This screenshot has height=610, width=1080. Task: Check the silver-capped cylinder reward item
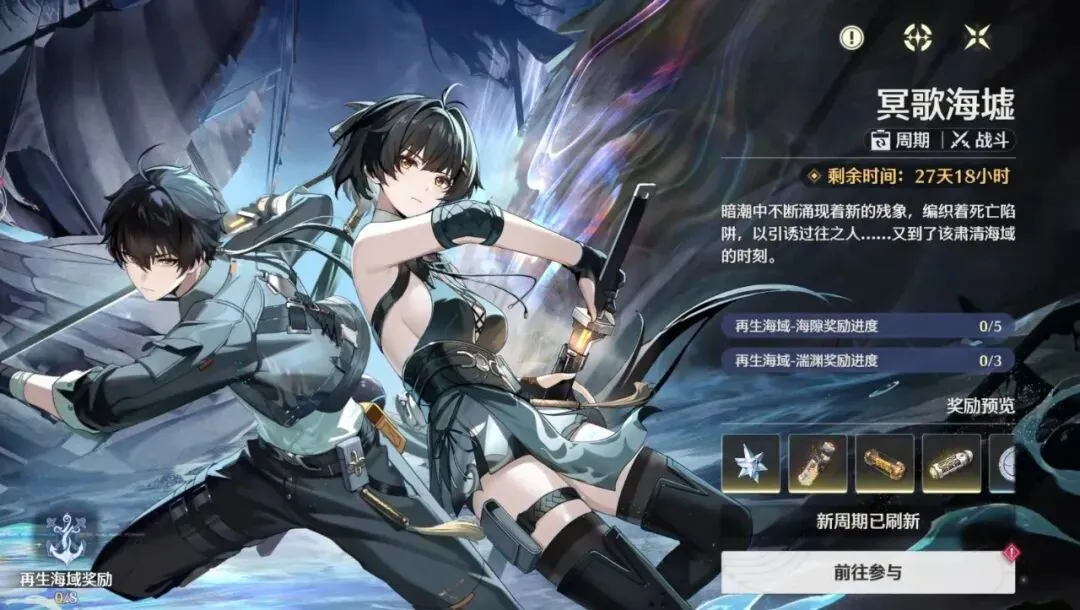951,463
